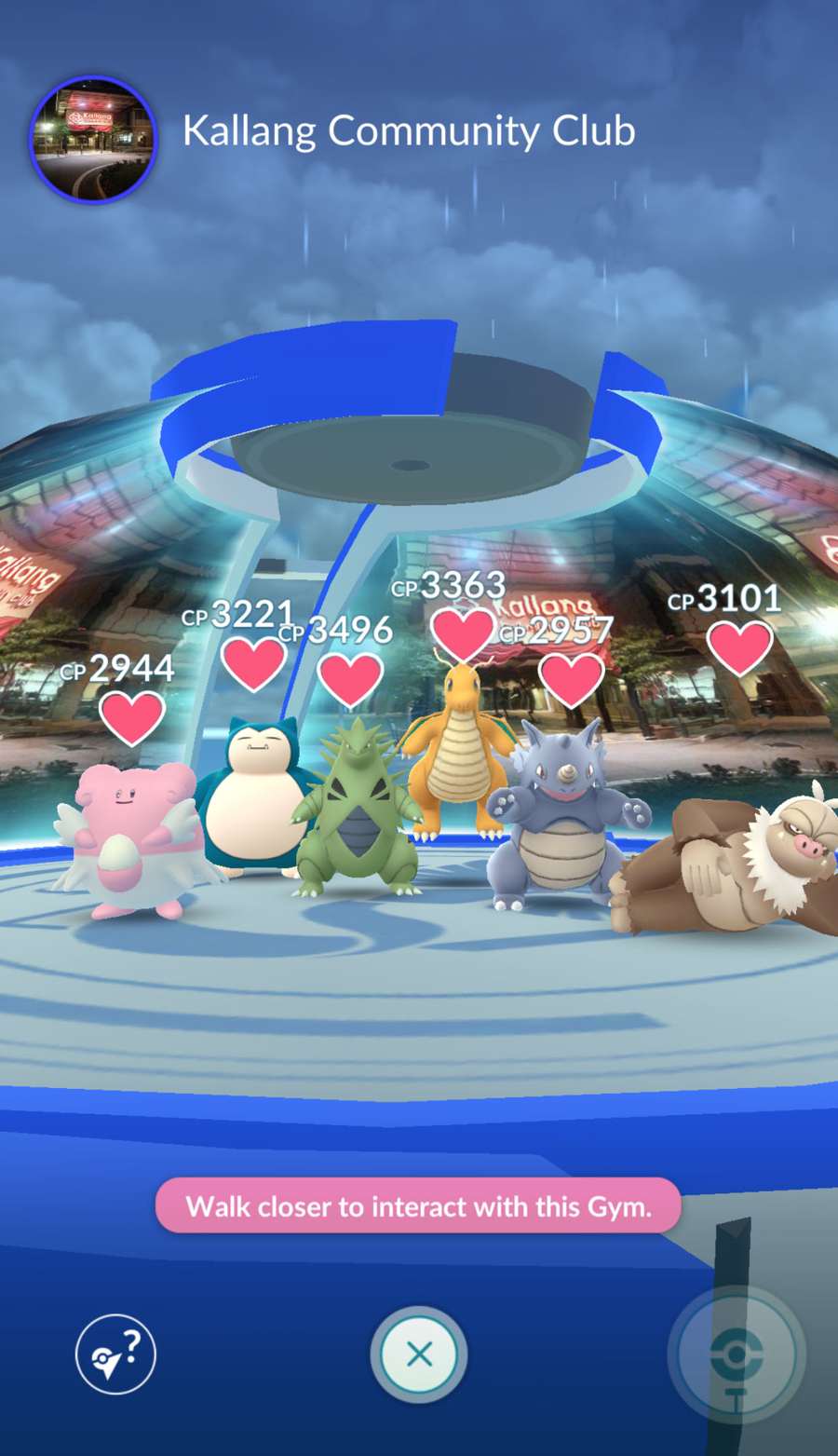Tap the greyed-out gym battle button
The width and height of the screenshot is (838, 1456).
737,1354
